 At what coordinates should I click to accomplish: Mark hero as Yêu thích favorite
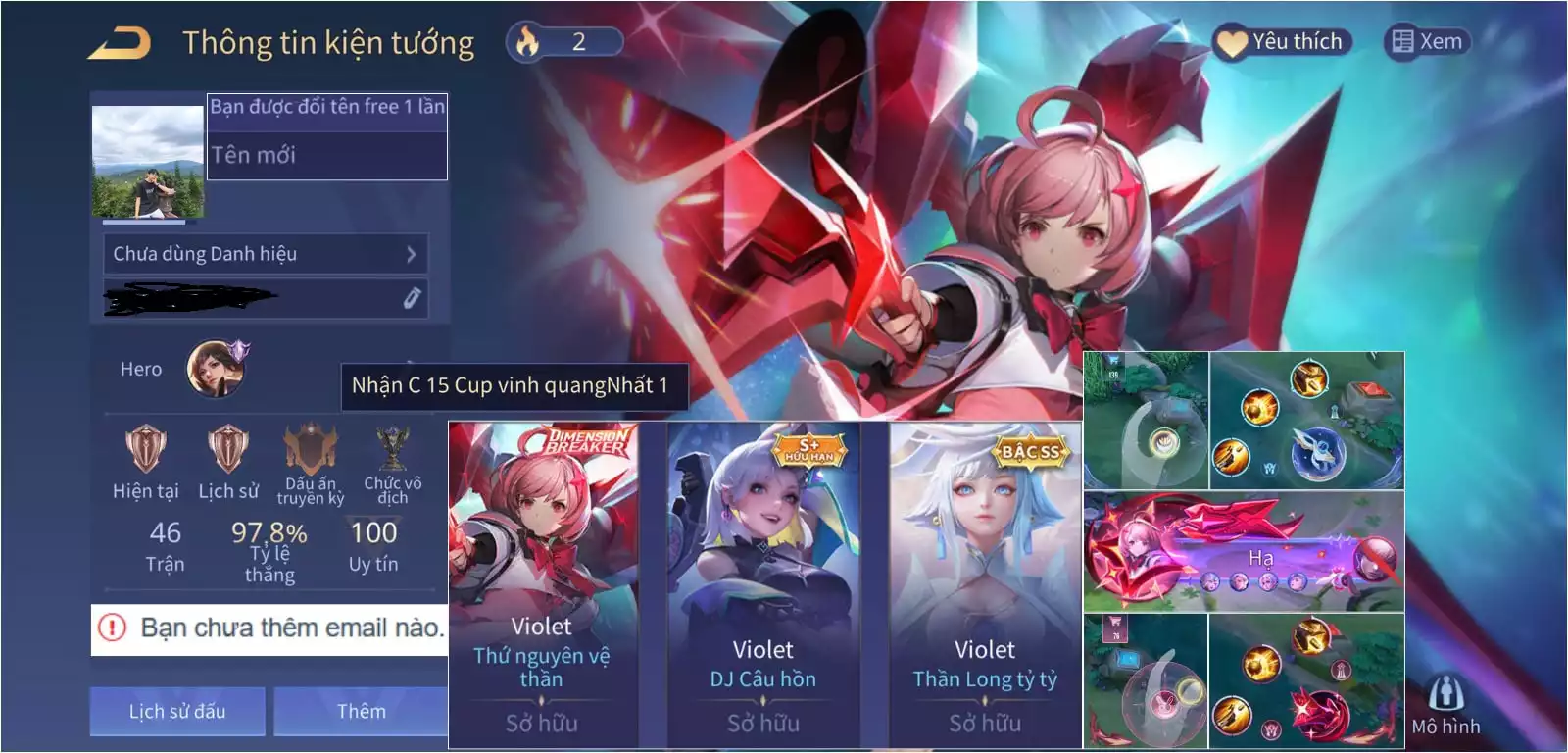[x=1282, y=42]
